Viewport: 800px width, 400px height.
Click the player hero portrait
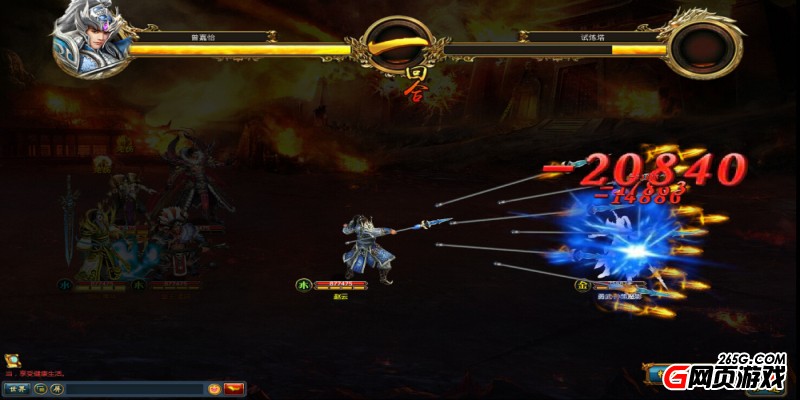click(x=90, y=32)
